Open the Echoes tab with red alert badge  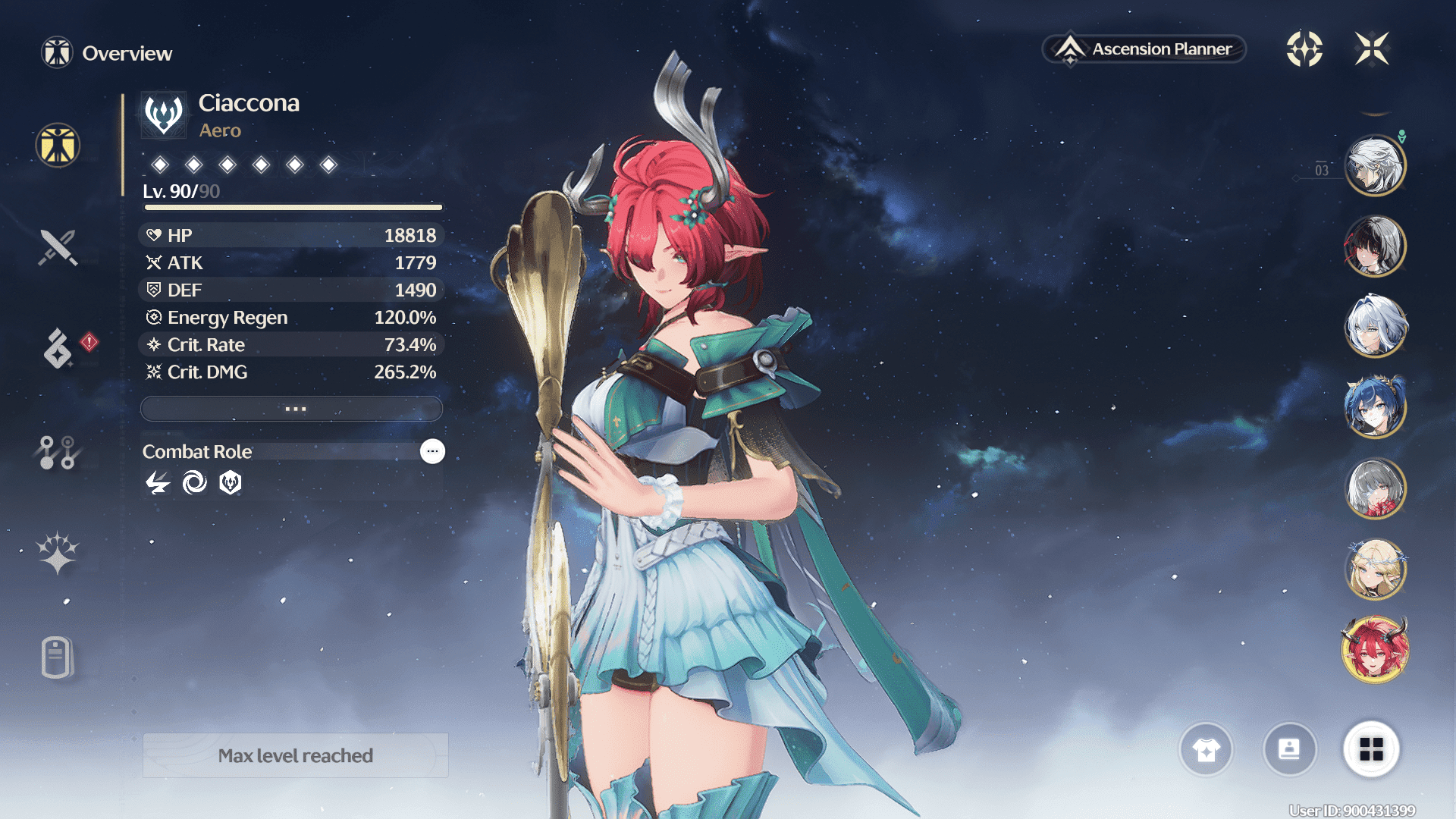pos(59,348)
